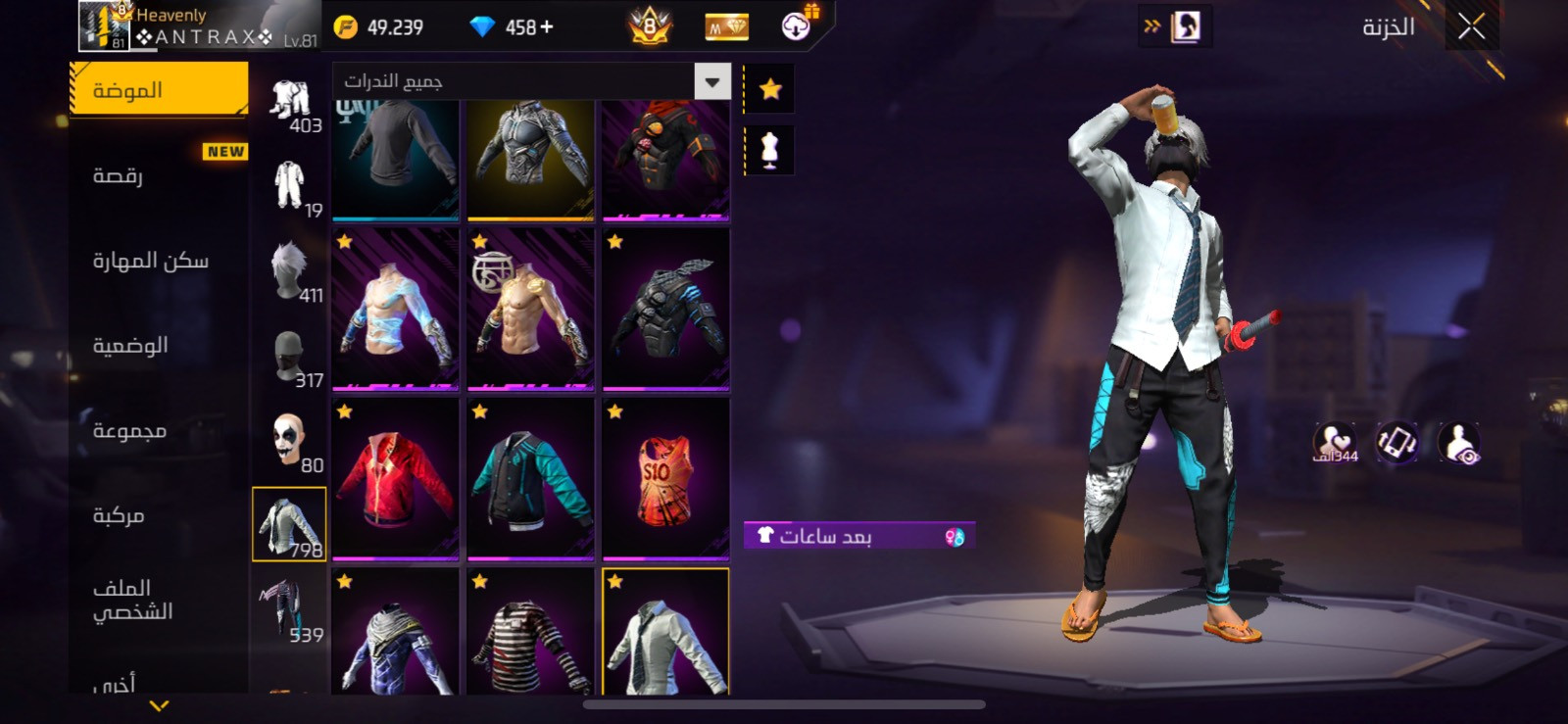The width and height of the screenshot is (1568, 724).
Task: Click the mannequin preview icon
Action: coord(770,150)
